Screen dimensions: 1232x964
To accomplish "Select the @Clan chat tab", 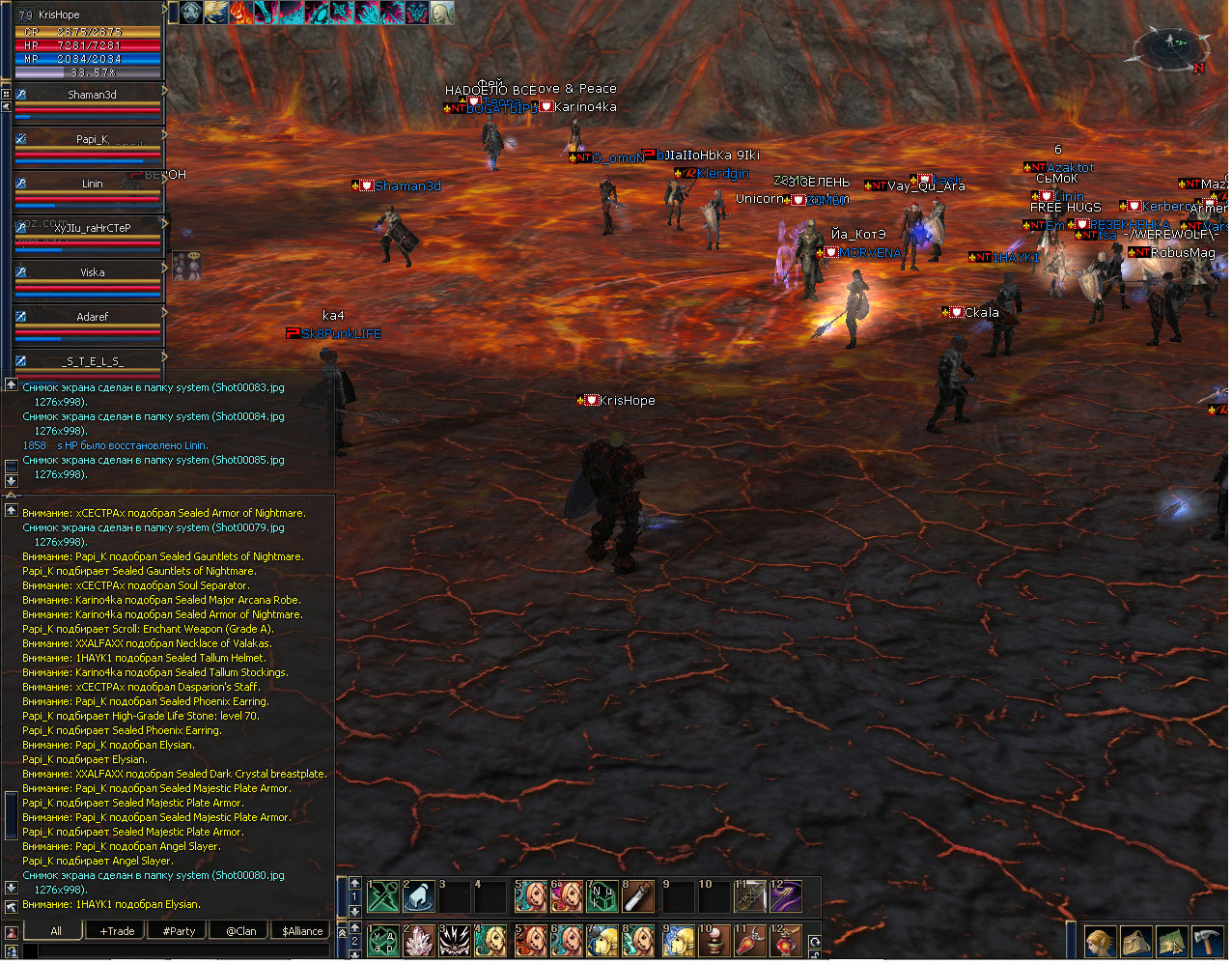I will 240,931.
